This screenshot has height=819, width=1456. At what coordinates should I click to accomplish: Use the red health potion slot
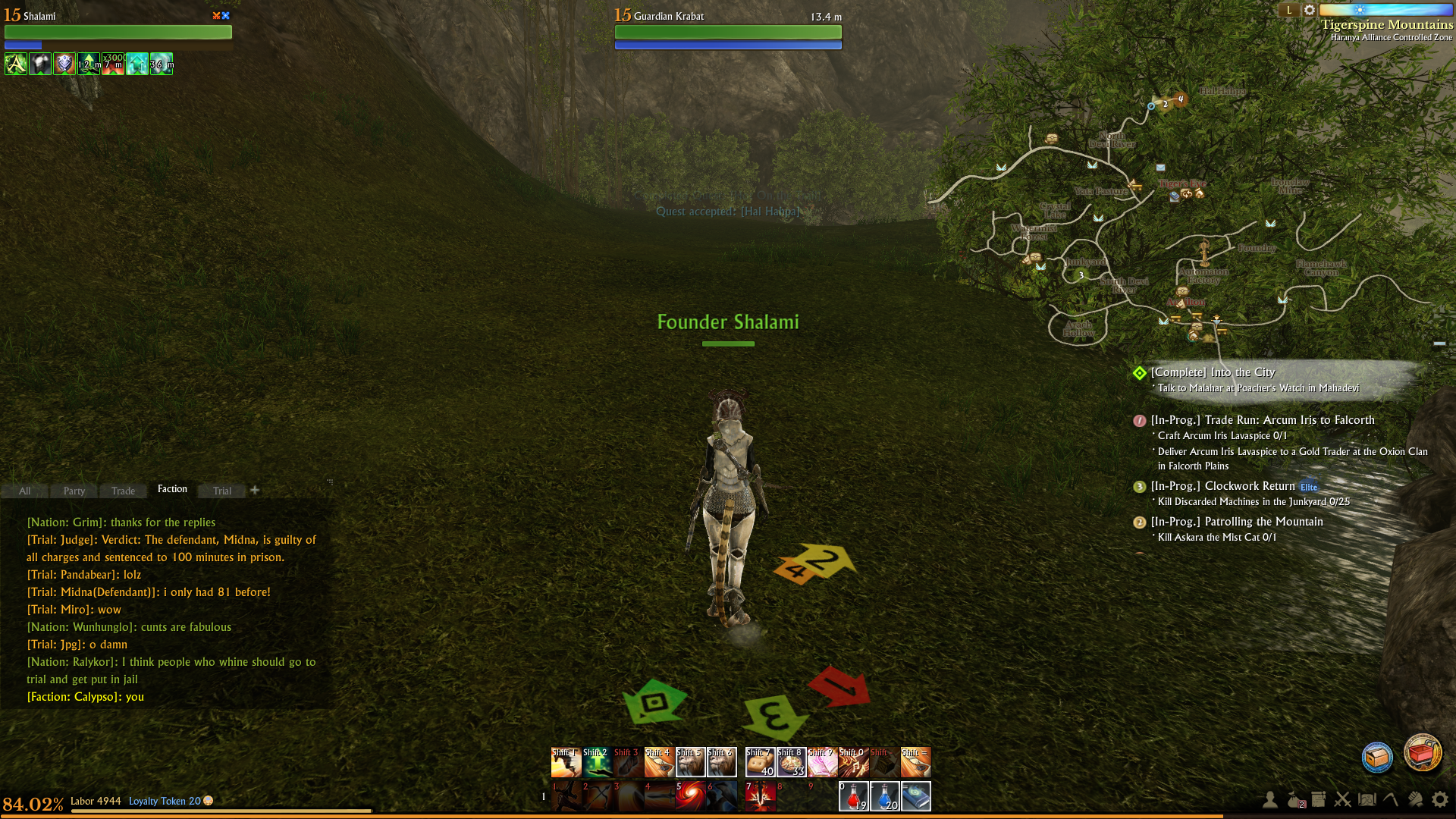point(853,796)
